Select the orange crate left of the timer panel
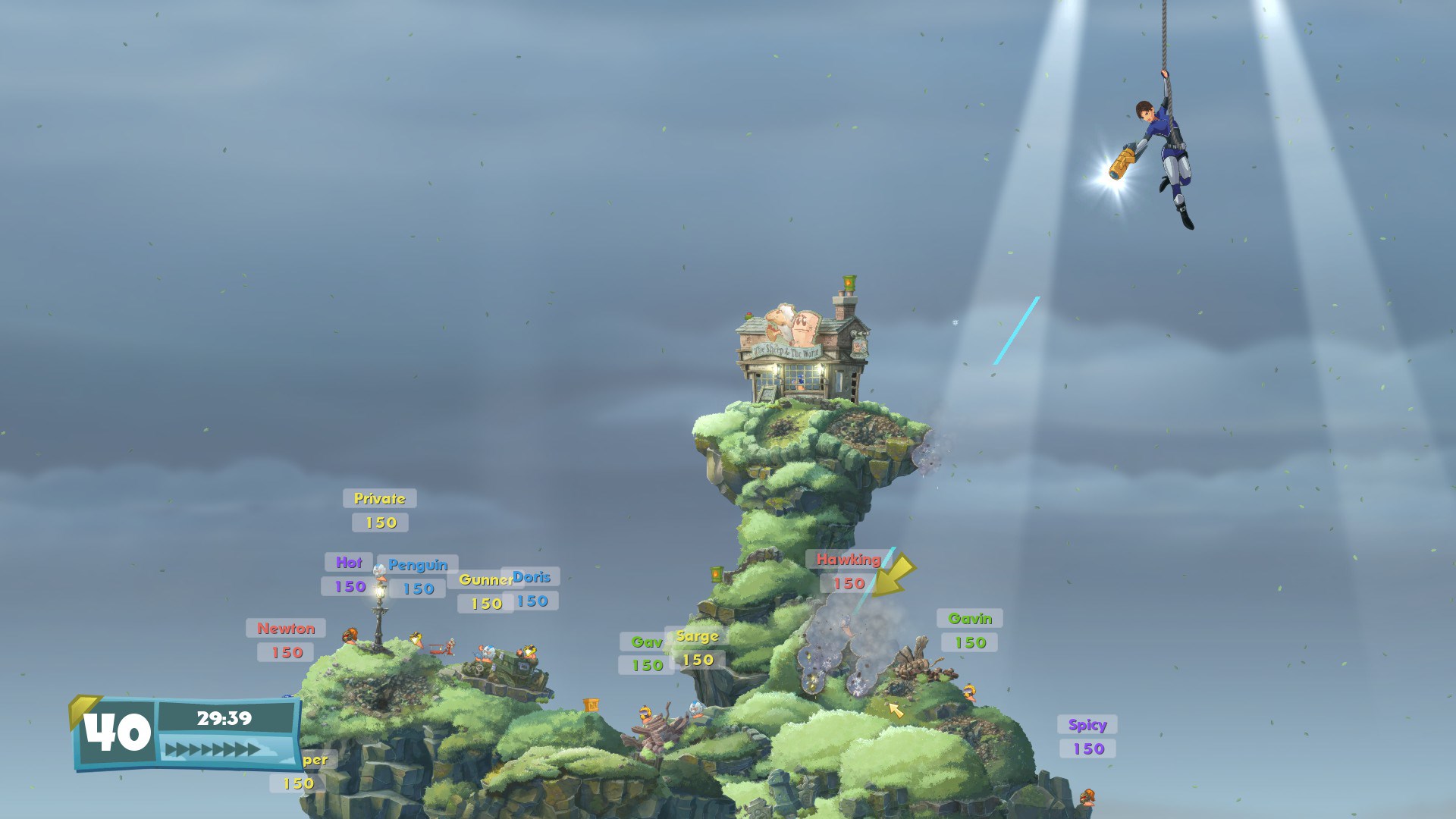Screen dimensions: 1456x819 [591, 705]
